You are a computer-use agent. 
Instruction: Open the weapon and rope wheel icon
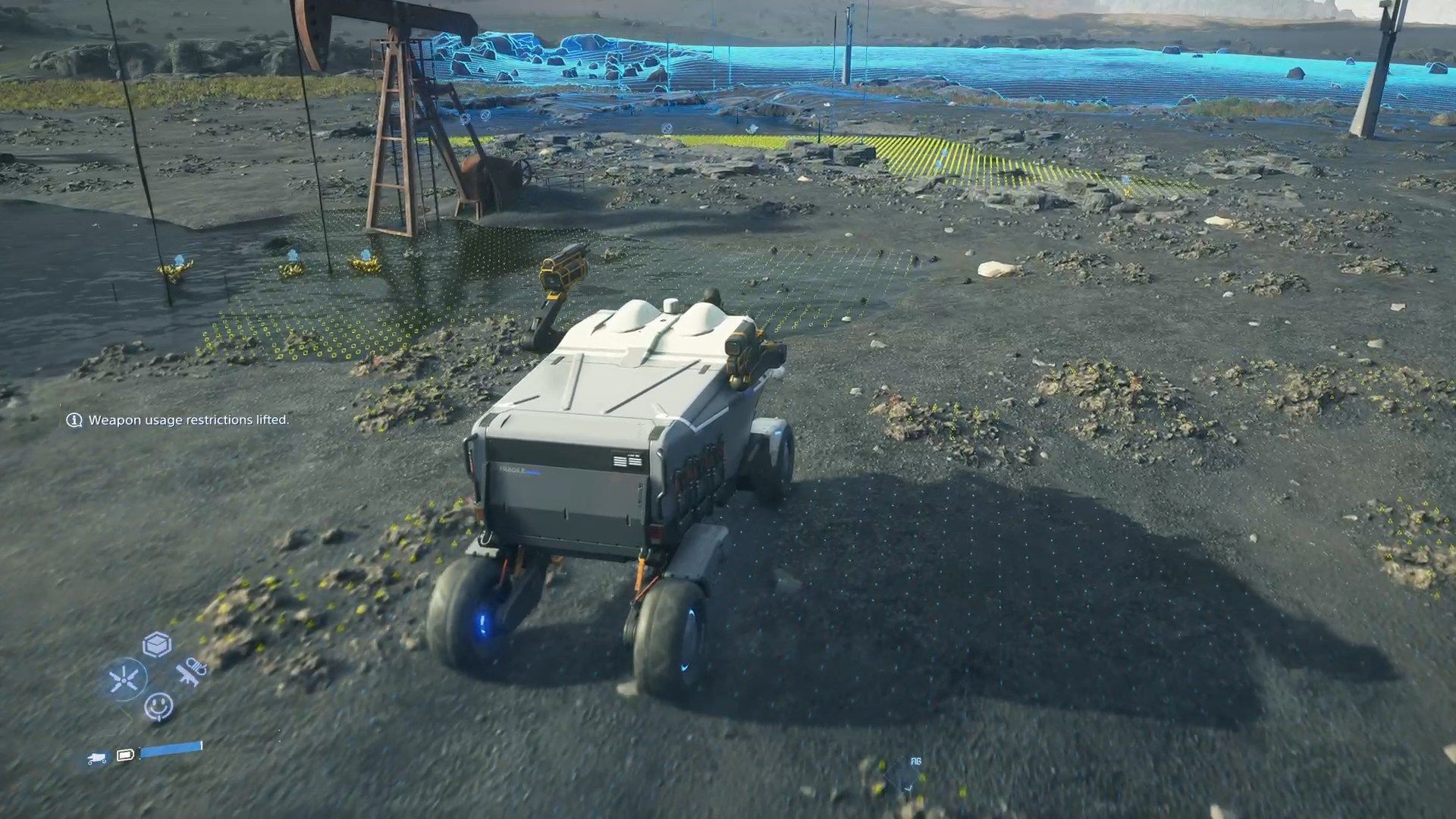(x=191, y=673)
